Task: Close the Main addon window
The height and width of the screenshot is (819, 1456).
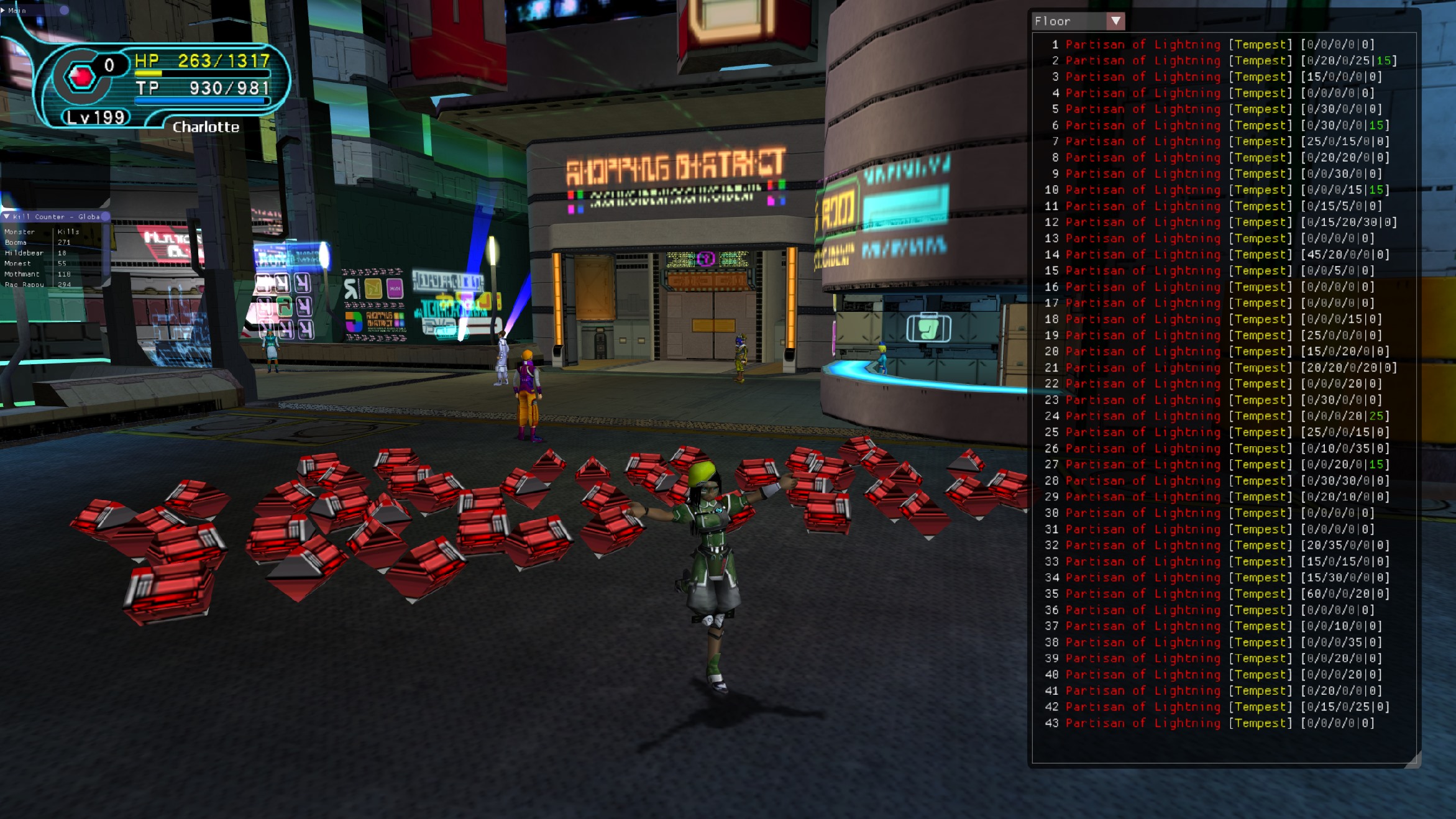Action: click(64, 10)
